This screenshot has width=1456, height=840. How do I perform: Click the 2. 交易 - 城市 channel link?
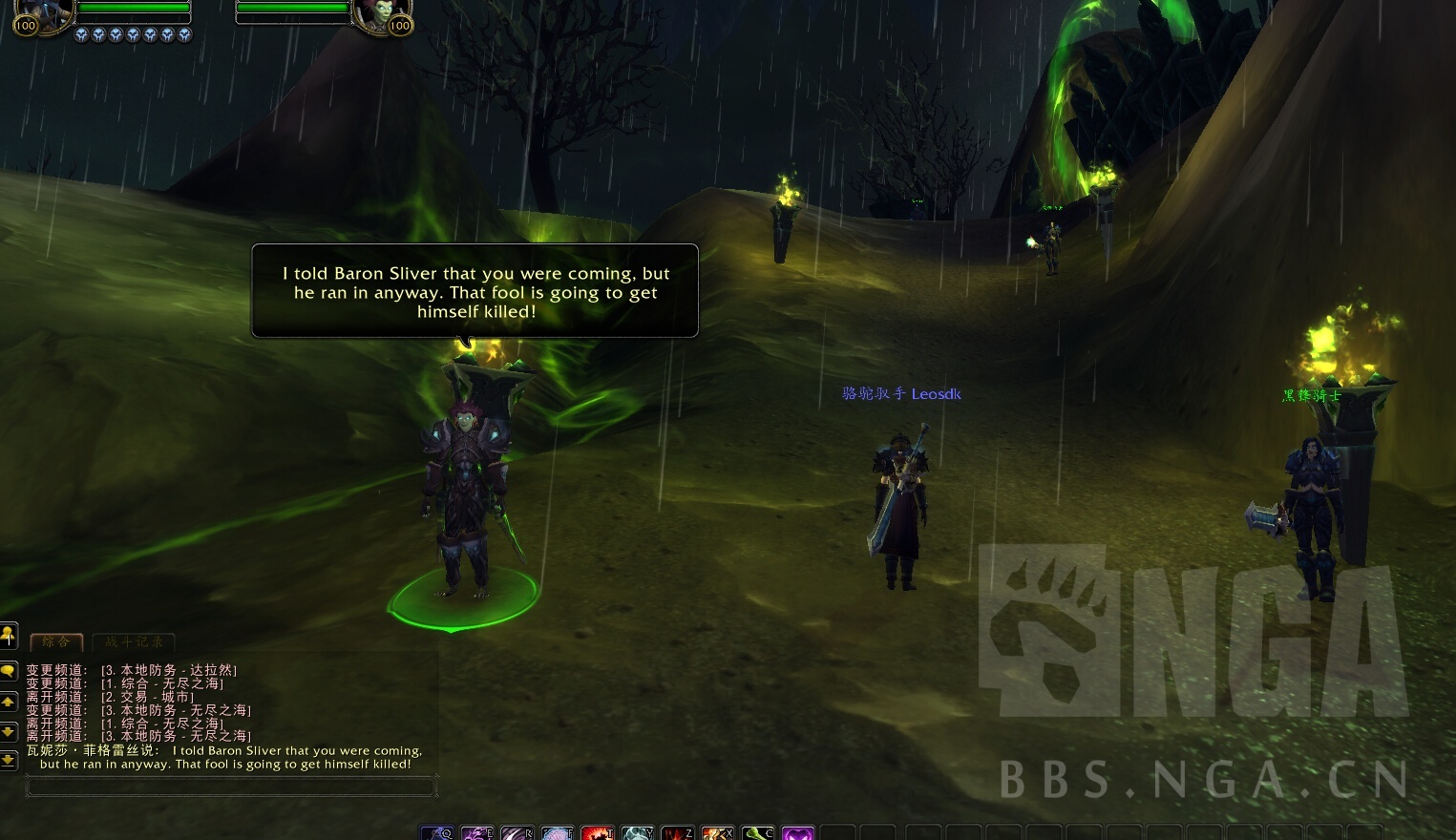[x=148, y=697]
